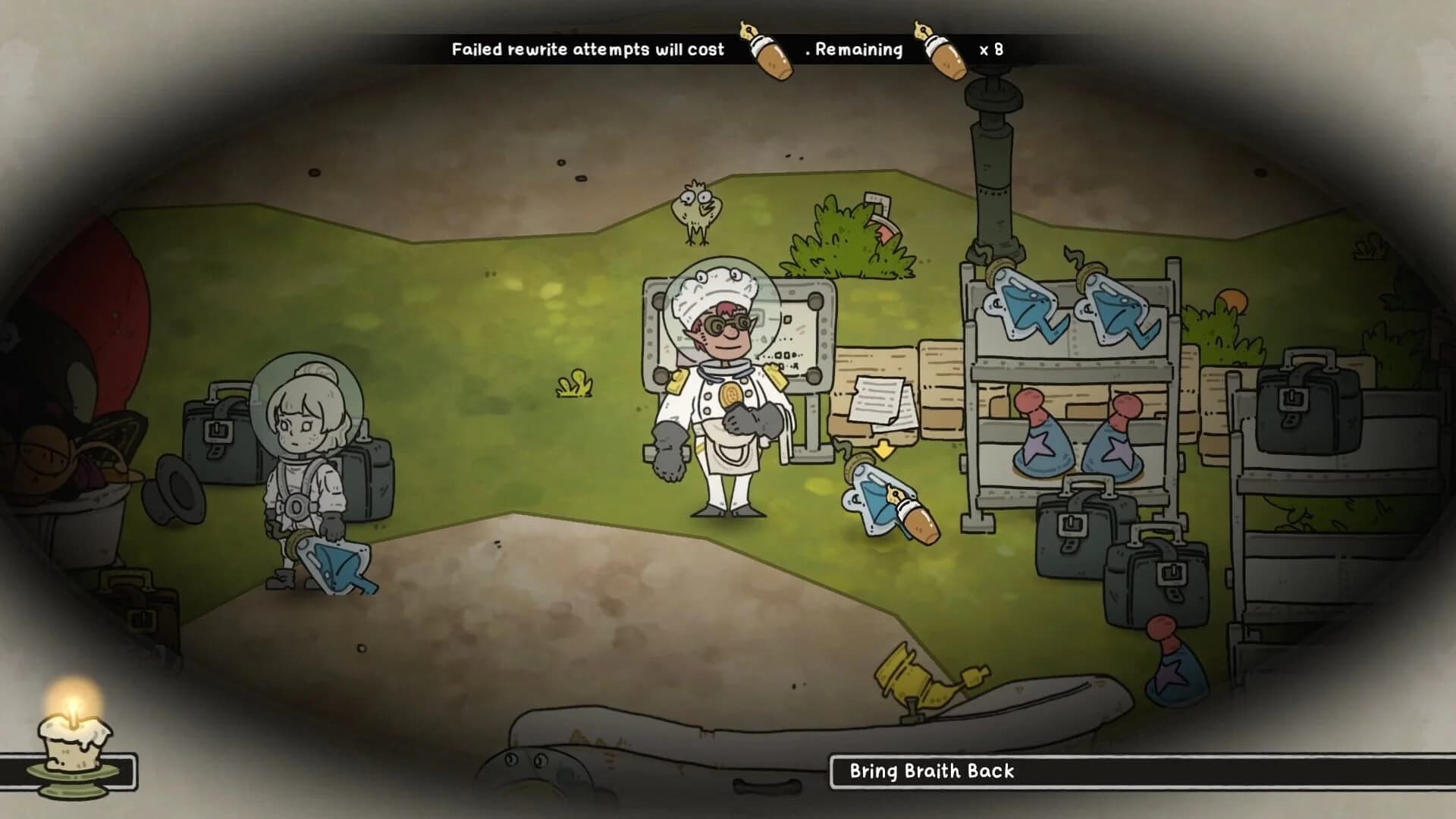Select the ink pen icon next to 'x 8'

point(943,50)
